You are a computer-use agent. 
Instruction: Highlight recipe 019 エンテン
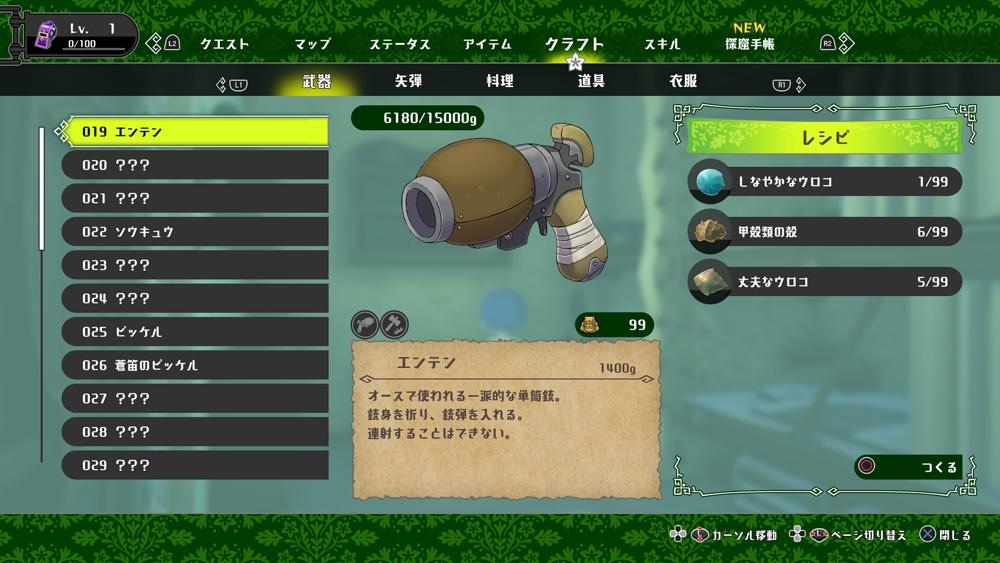click(195, 131)
